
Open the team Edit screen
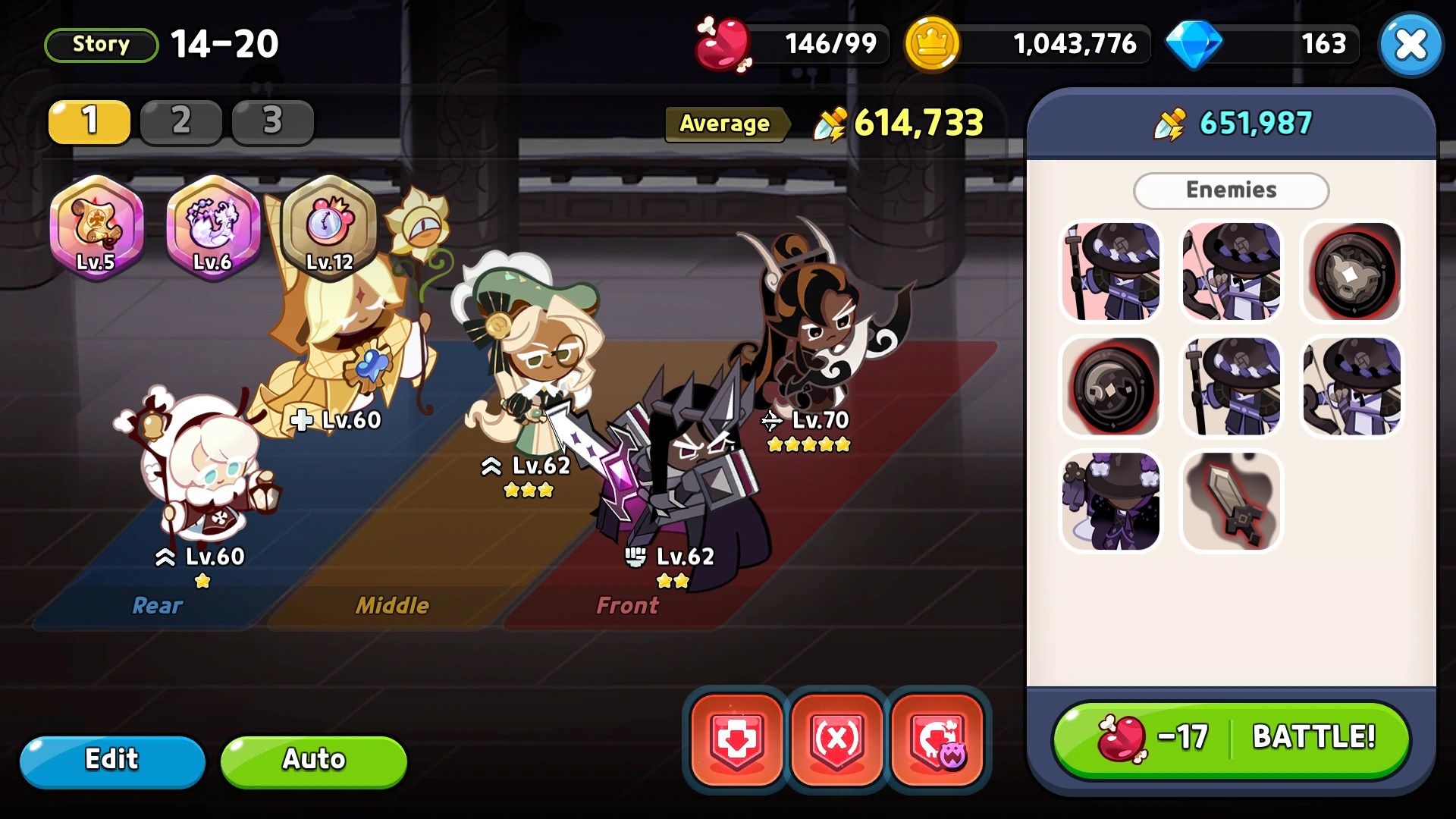click(x=112, y=761)
